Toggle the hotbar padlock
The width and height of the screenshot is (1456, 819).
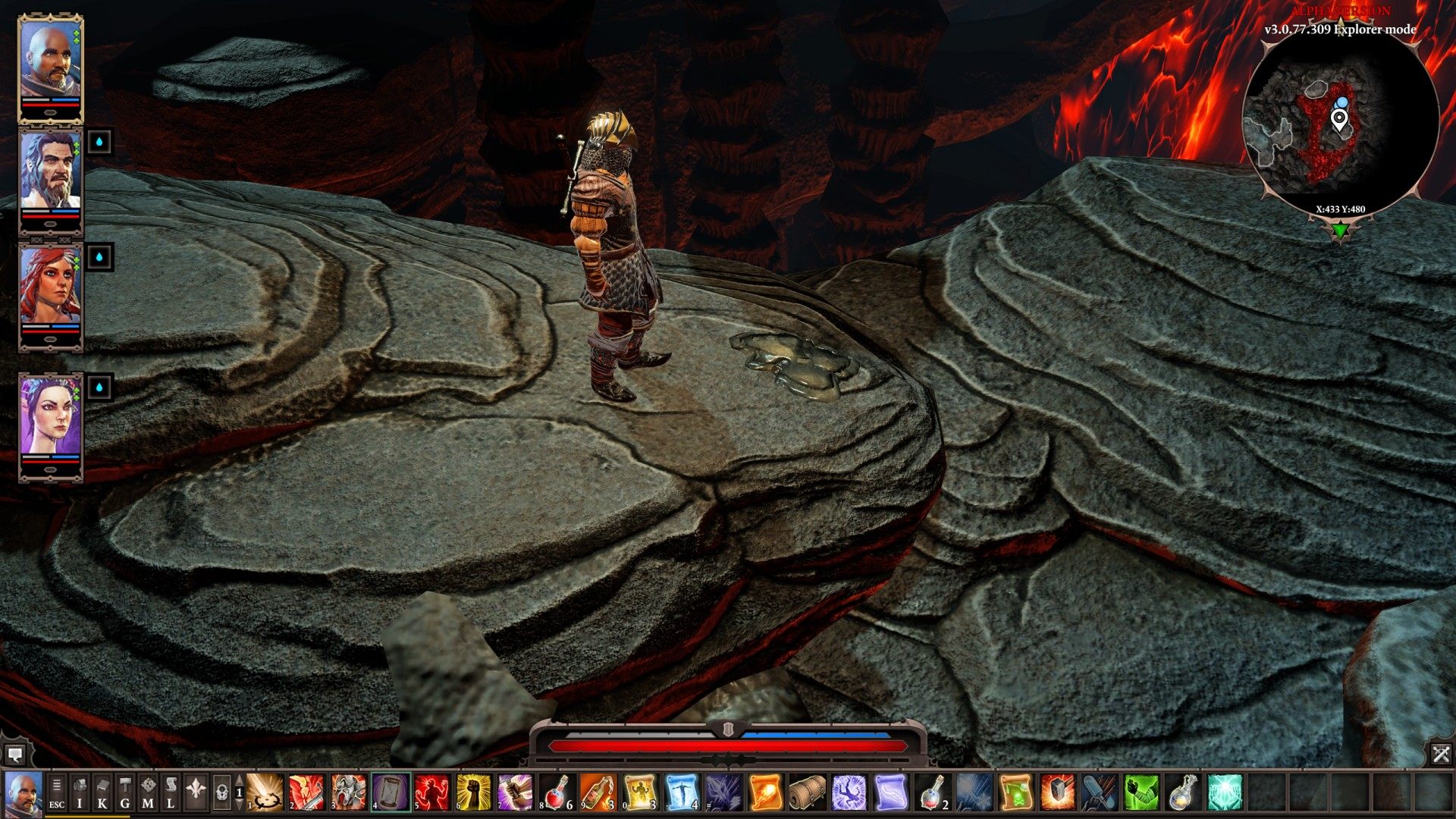221,793
